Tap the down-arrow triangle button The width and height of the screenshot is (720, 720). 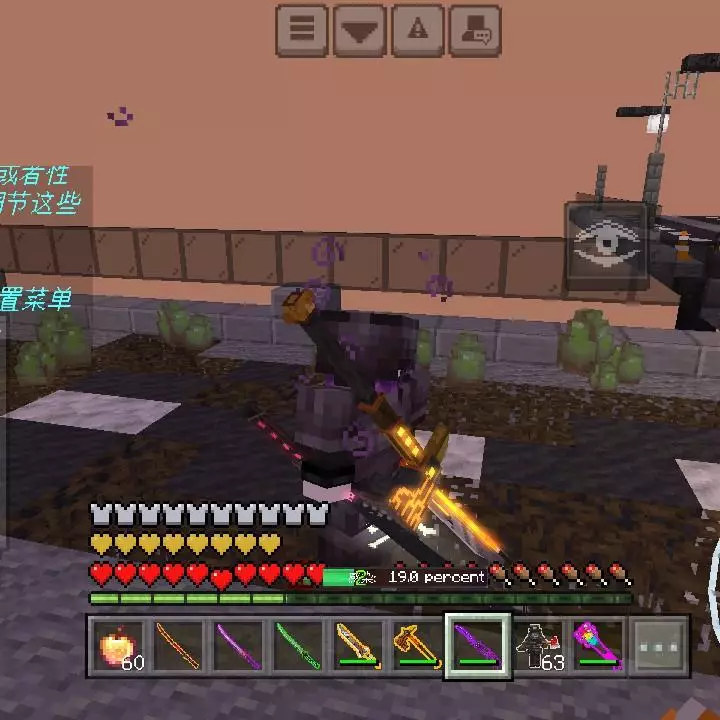tap(359, 30)
